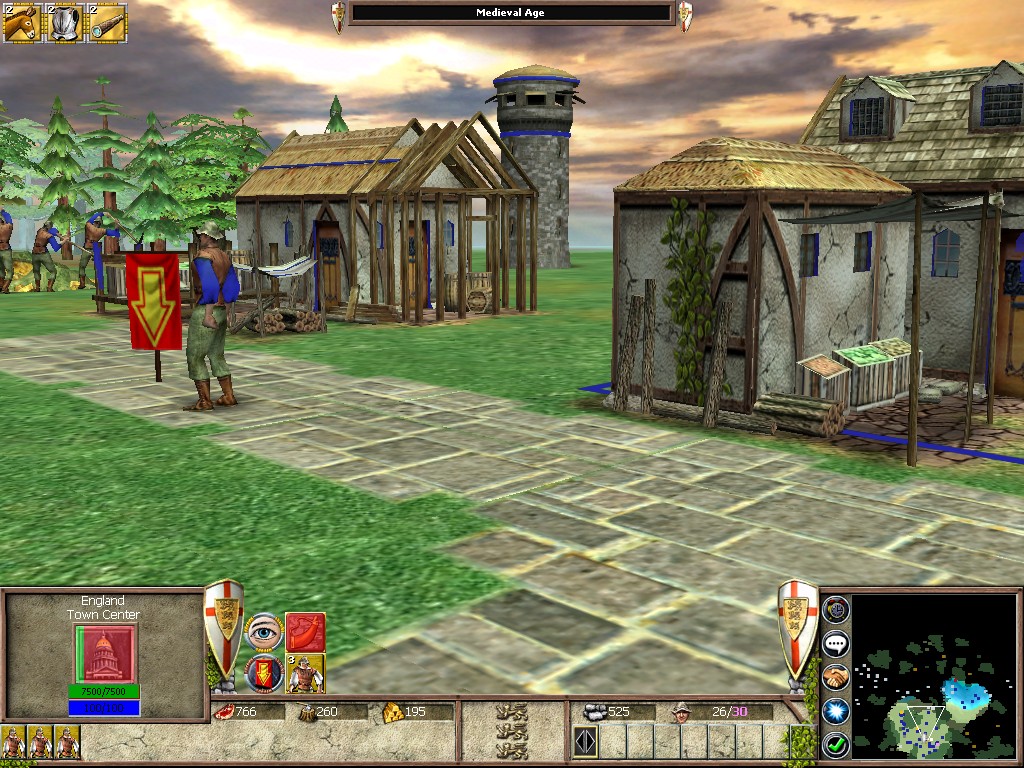Open the clock button beside the minimap
Screen dimensions: 1024x768
tap(835, 608)
